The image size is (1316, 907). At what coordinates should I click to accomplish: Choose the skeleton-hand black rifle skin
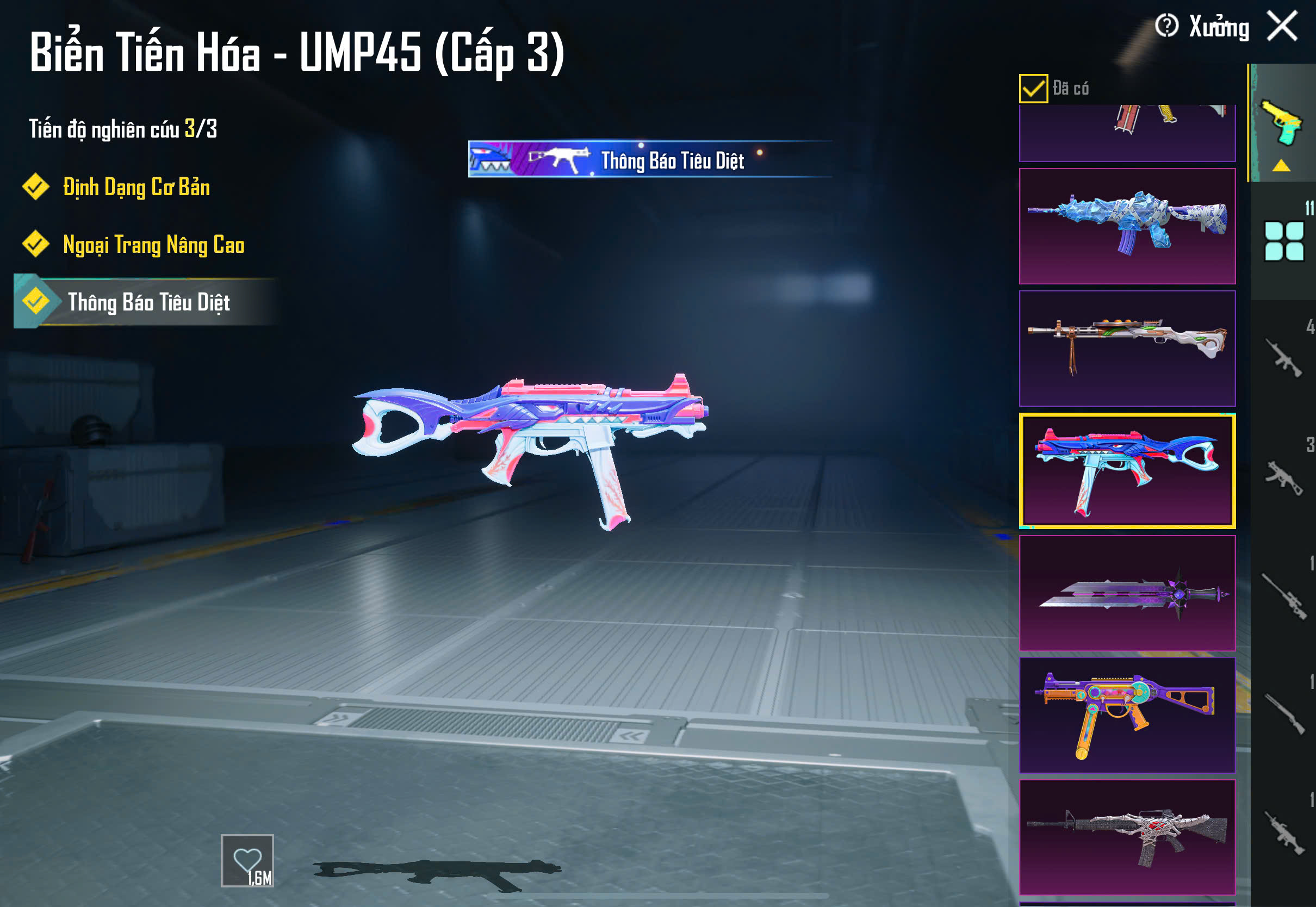click(1127, 836)
